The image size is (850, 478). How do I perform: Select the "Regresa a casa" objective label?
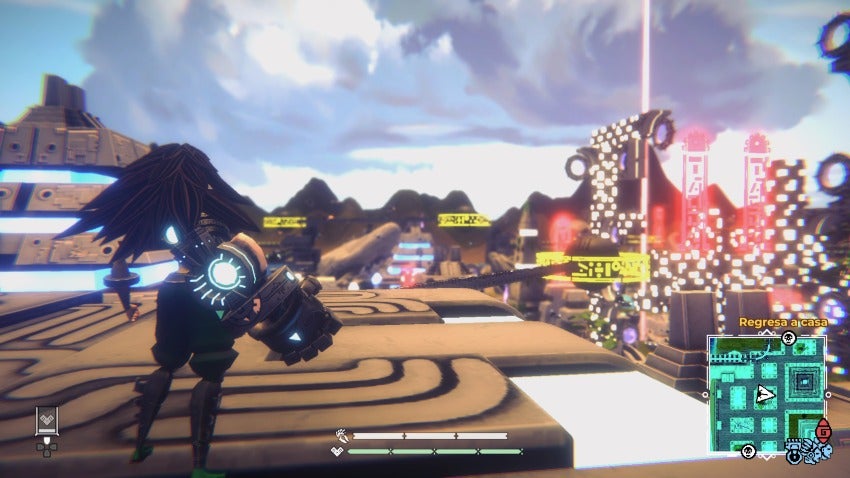pyautogui.click(x=781, y=322)
